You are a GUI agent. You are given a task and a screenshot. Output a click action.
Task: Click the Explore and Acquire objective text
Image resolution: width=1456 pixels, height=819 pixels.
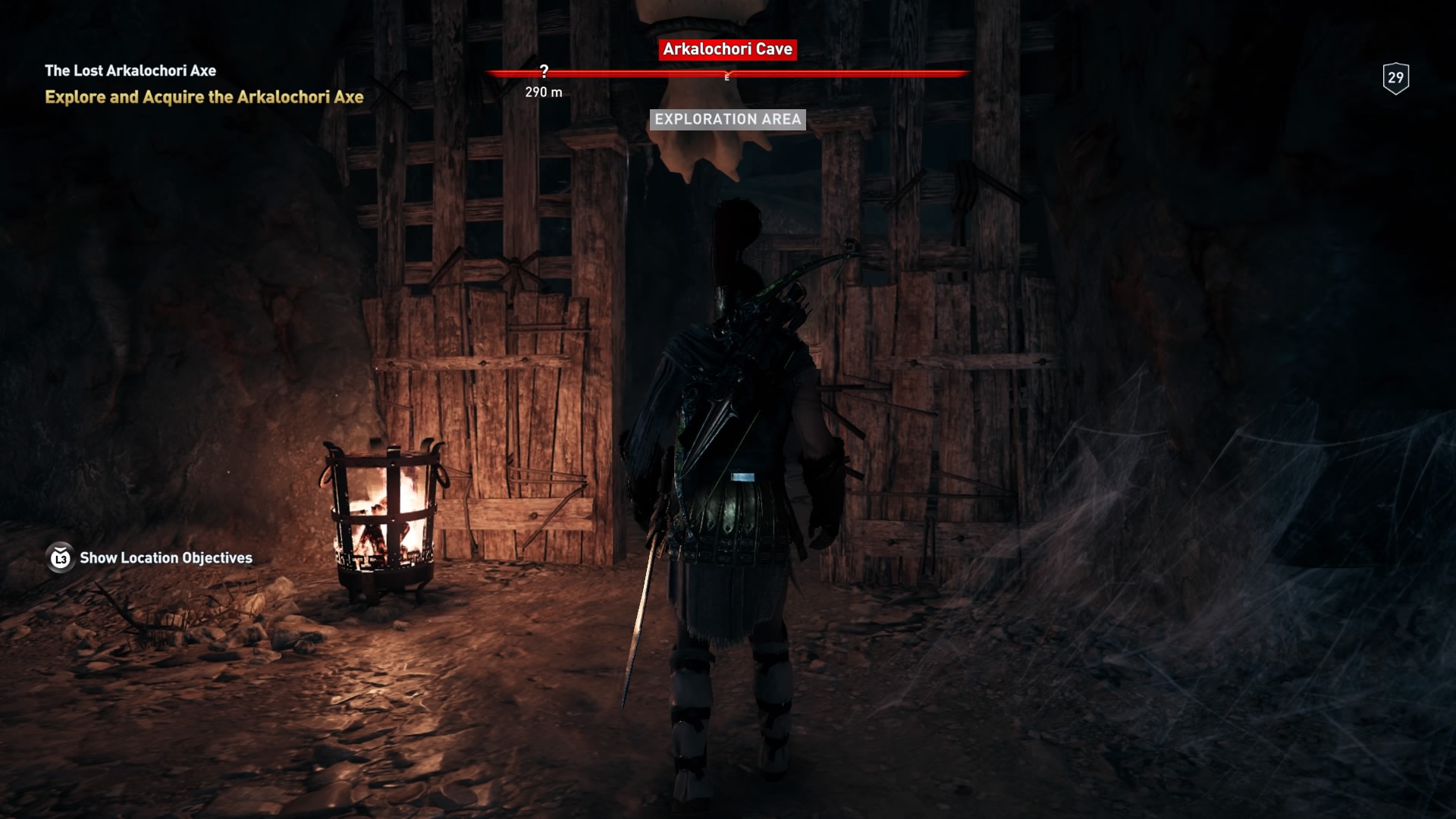204,96
